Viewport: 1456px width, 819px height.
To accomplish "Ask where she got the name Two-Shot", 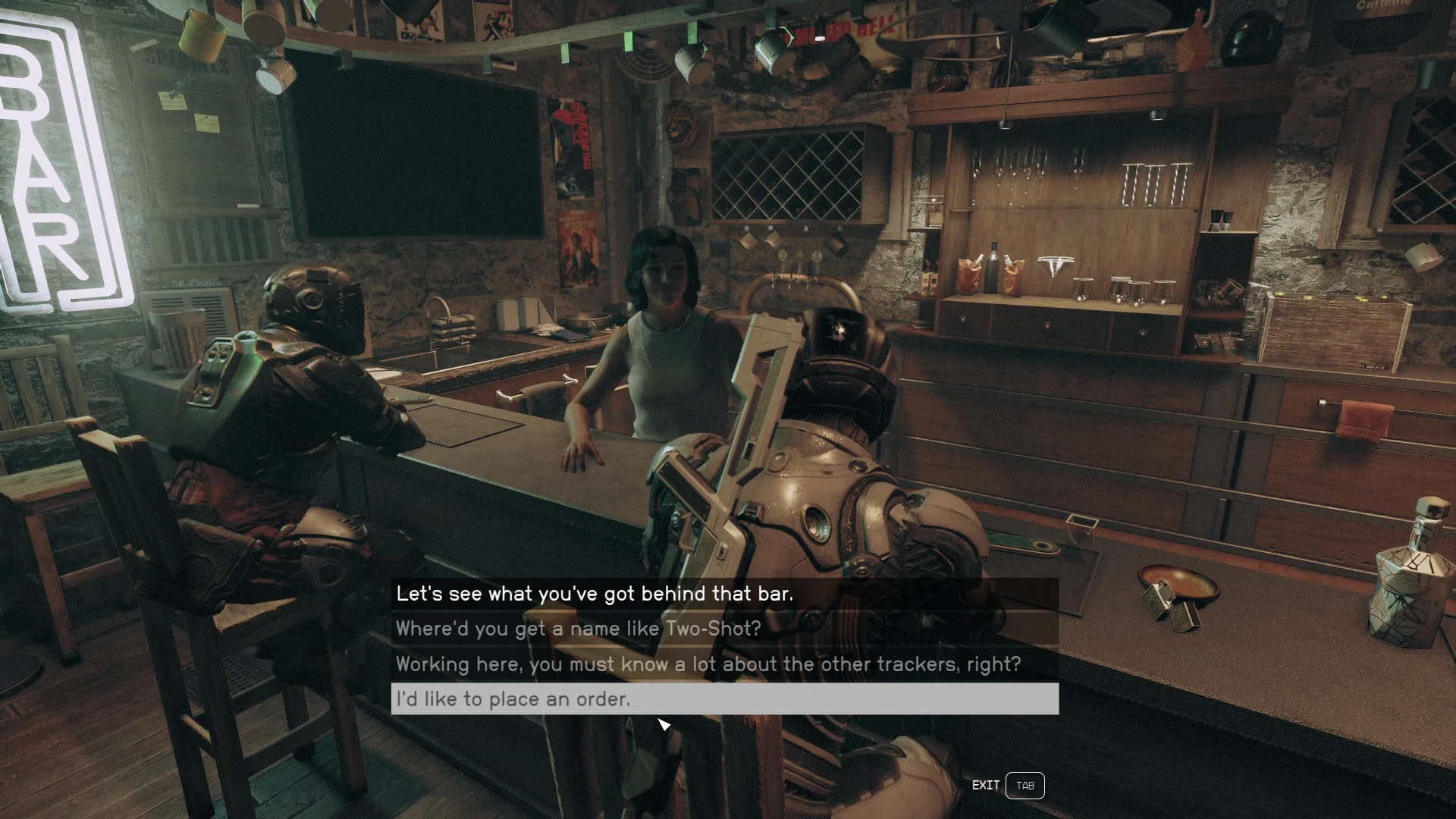I will tap(578, 629).
